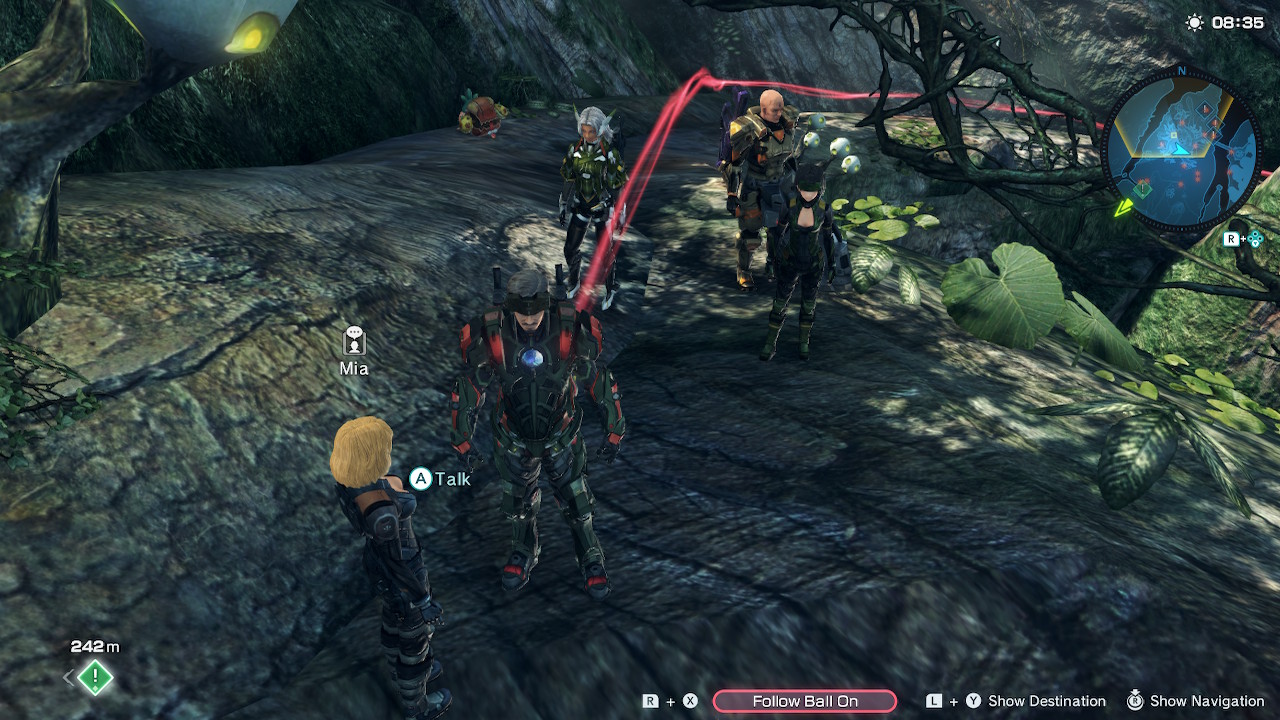Select the Show Destination option

pos(1046,701)
